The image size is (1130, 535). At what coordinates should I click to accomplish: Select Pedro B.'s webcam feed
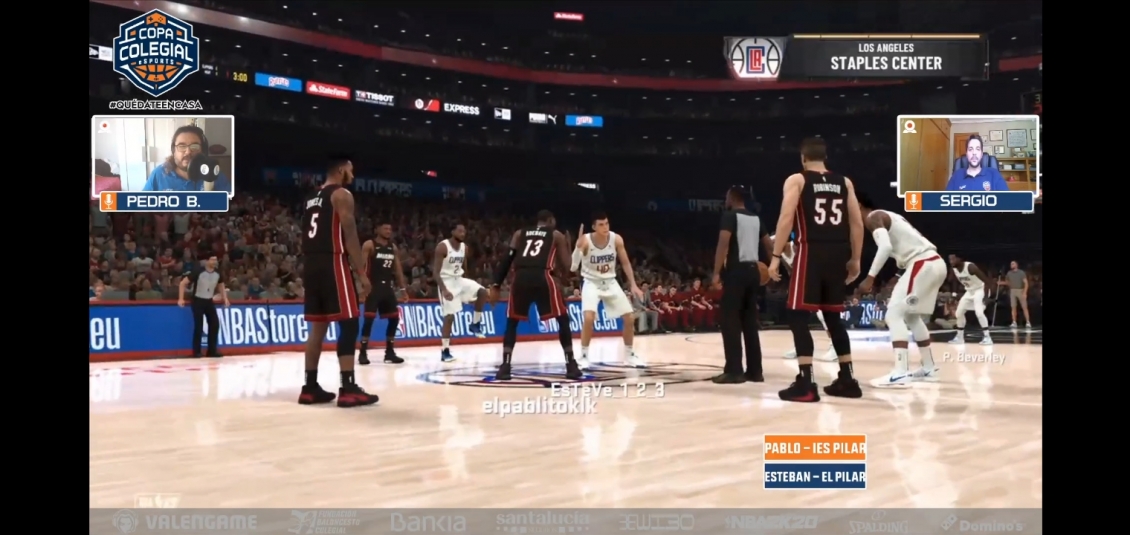click(163, 154)
